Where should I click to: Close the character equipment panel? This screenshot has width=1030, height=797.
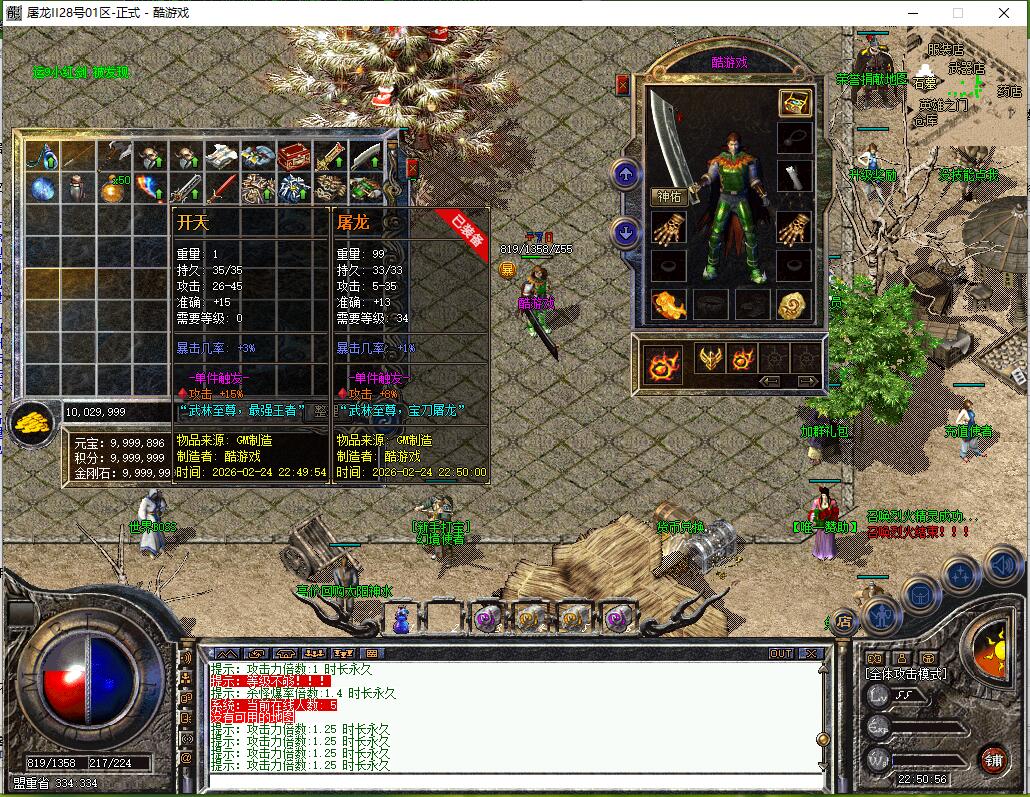pyautogui.click(x=623, y=86)
